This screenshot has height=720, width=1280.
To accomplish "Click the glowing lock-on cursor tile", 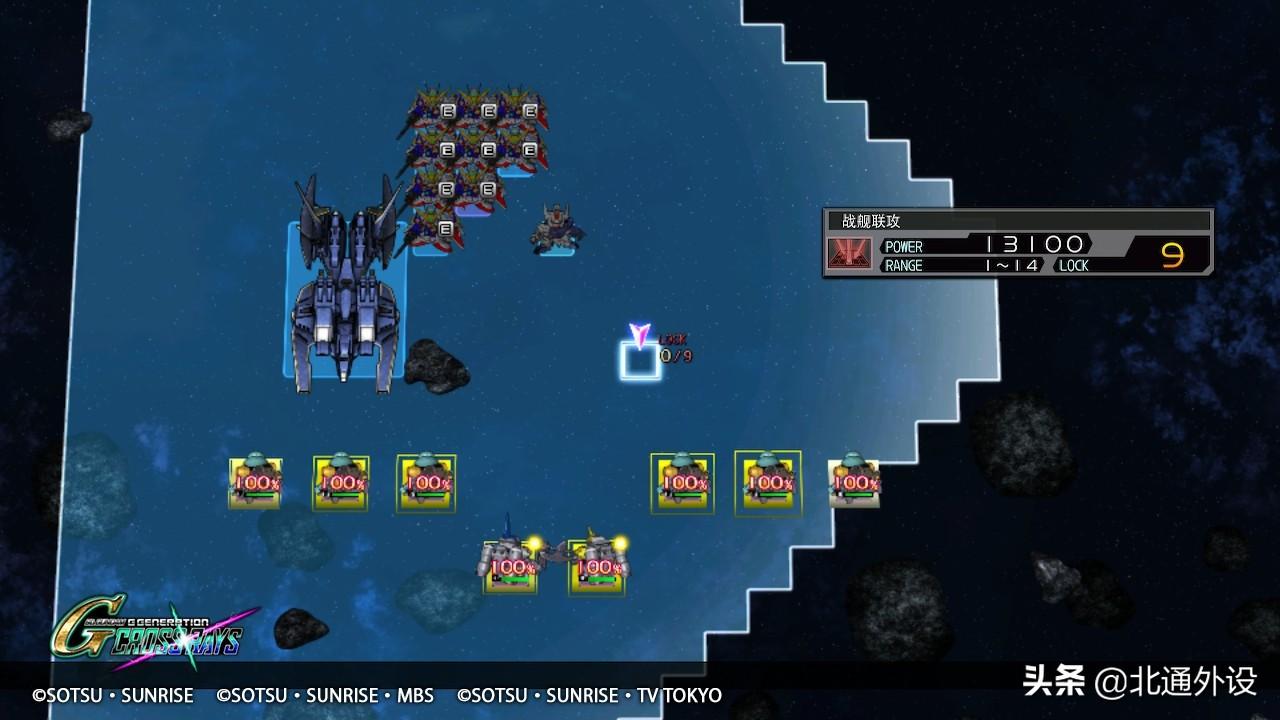I will coord(640,361).
